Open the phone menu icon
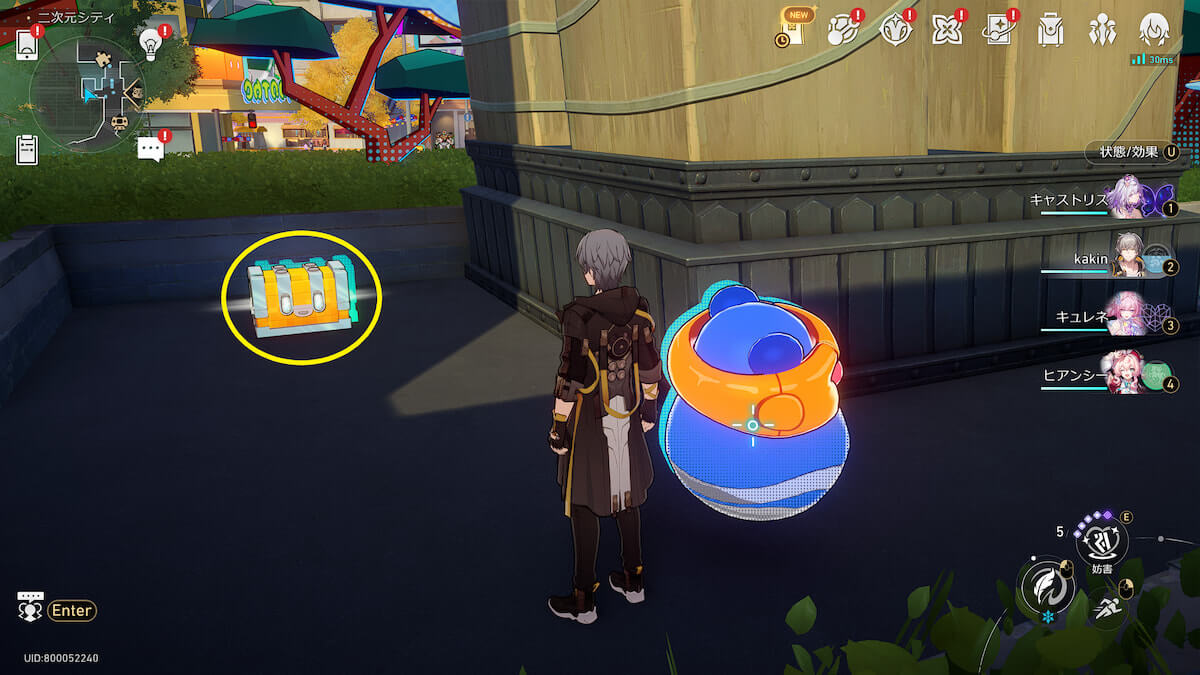 (28, 44)
